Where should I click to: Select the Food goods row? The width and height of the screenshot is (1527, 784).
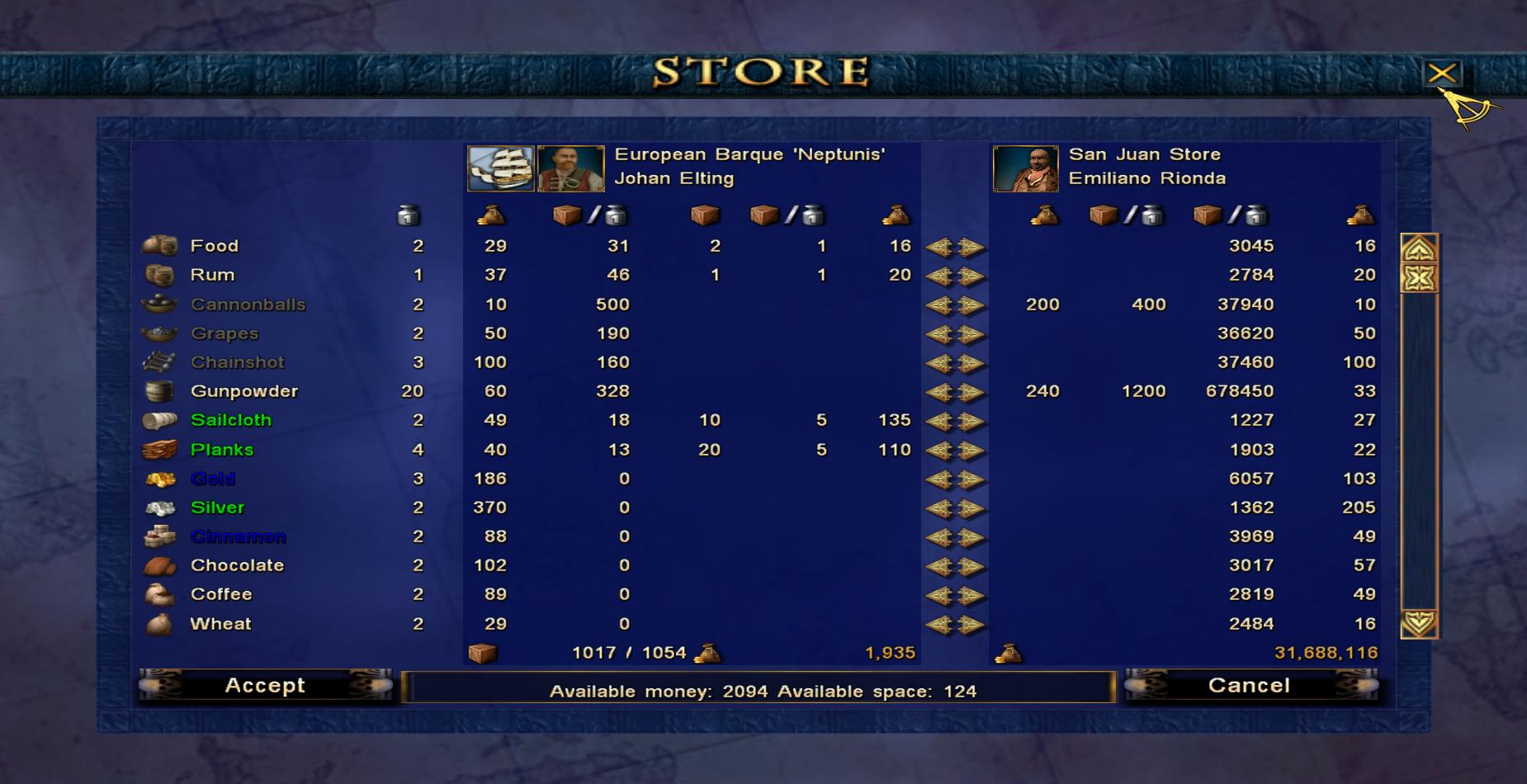(214, 246)
